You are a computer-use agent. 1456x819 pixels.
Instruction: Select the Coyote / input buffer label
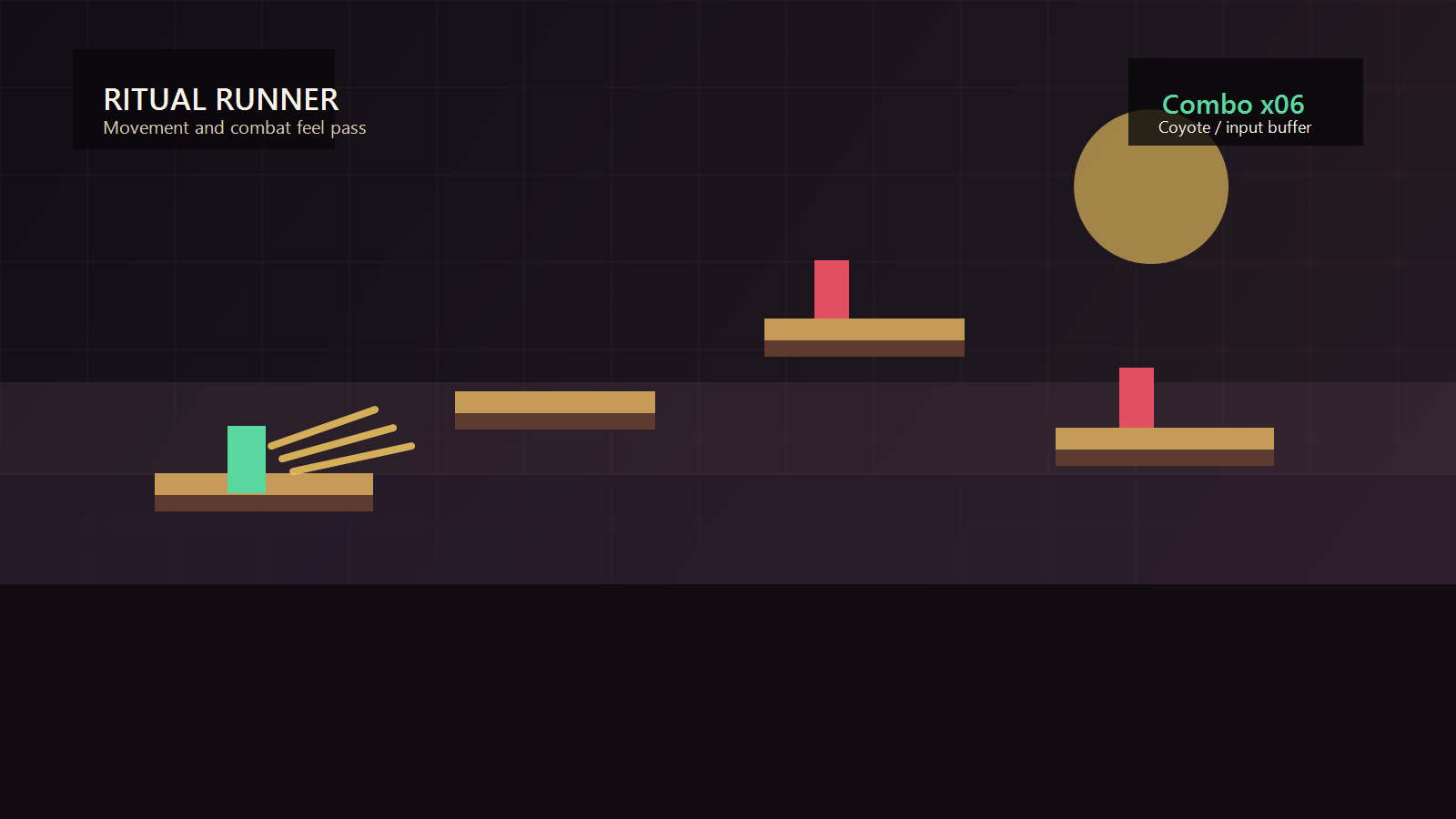click(1234, 127)
